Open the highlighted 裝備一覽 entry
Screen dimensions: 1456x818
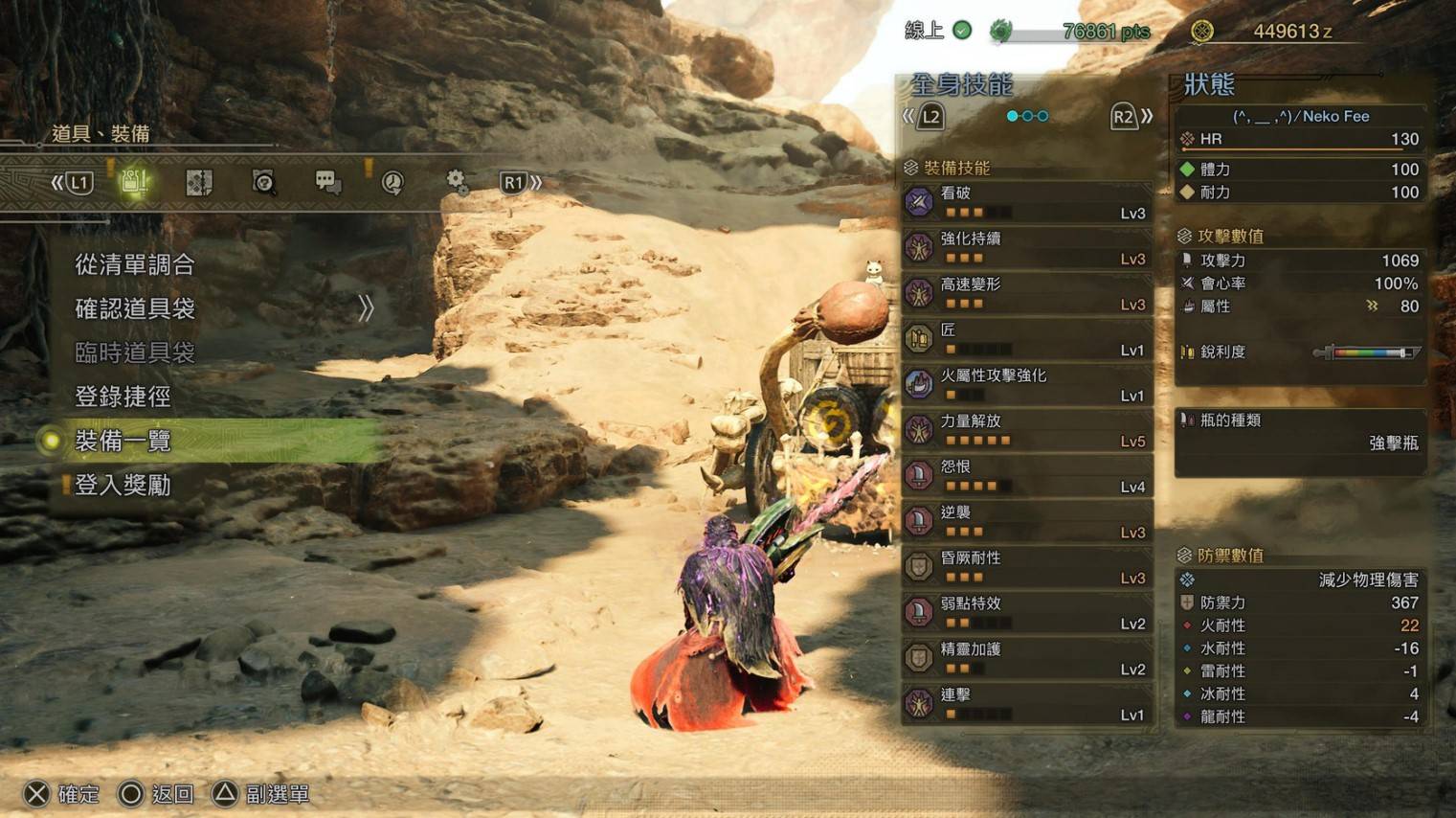(x=123, y=441)
